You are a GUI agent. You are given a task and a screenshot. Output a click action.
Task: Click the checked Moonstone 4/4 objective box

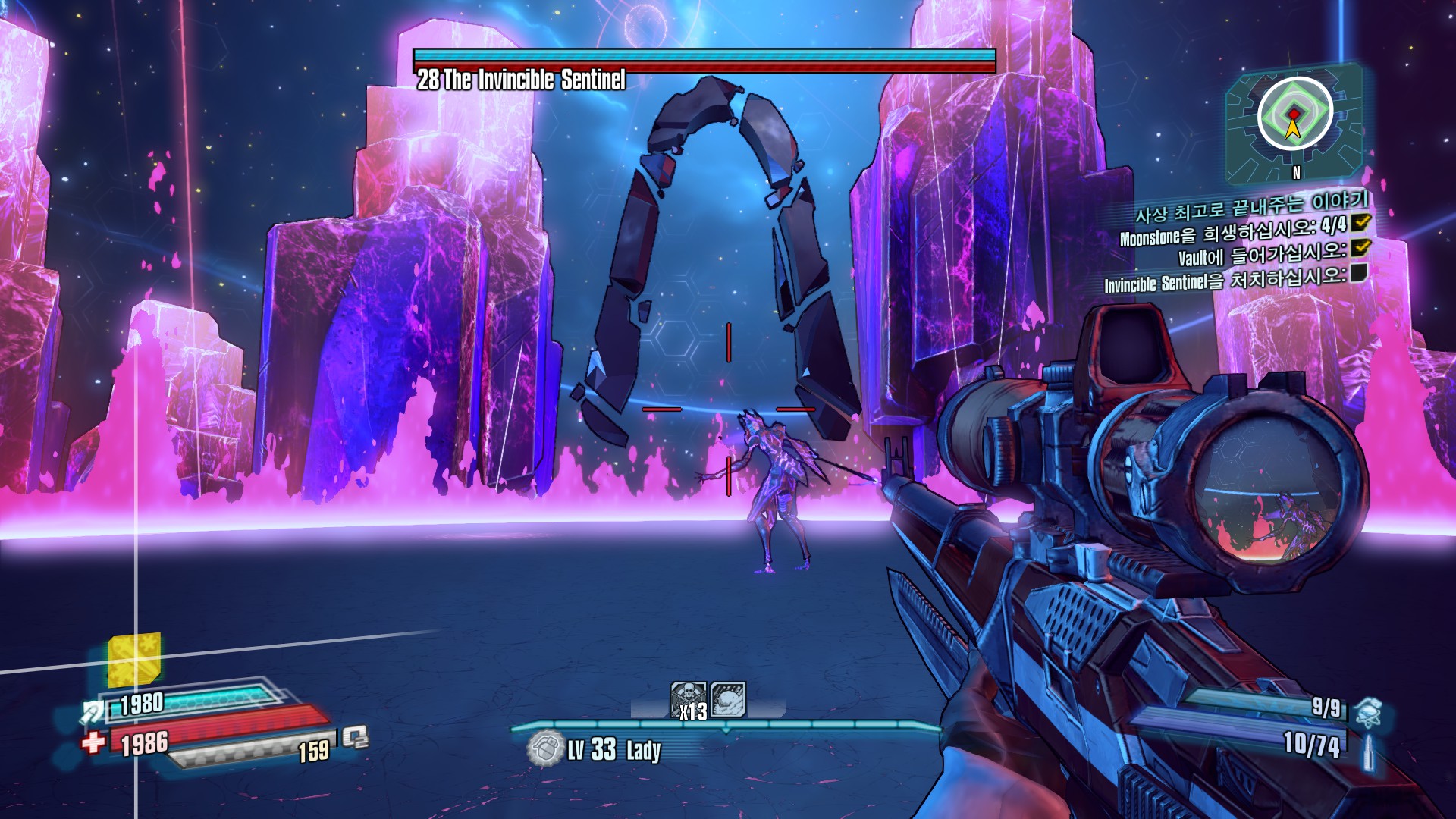click(x=1360, y=221)
